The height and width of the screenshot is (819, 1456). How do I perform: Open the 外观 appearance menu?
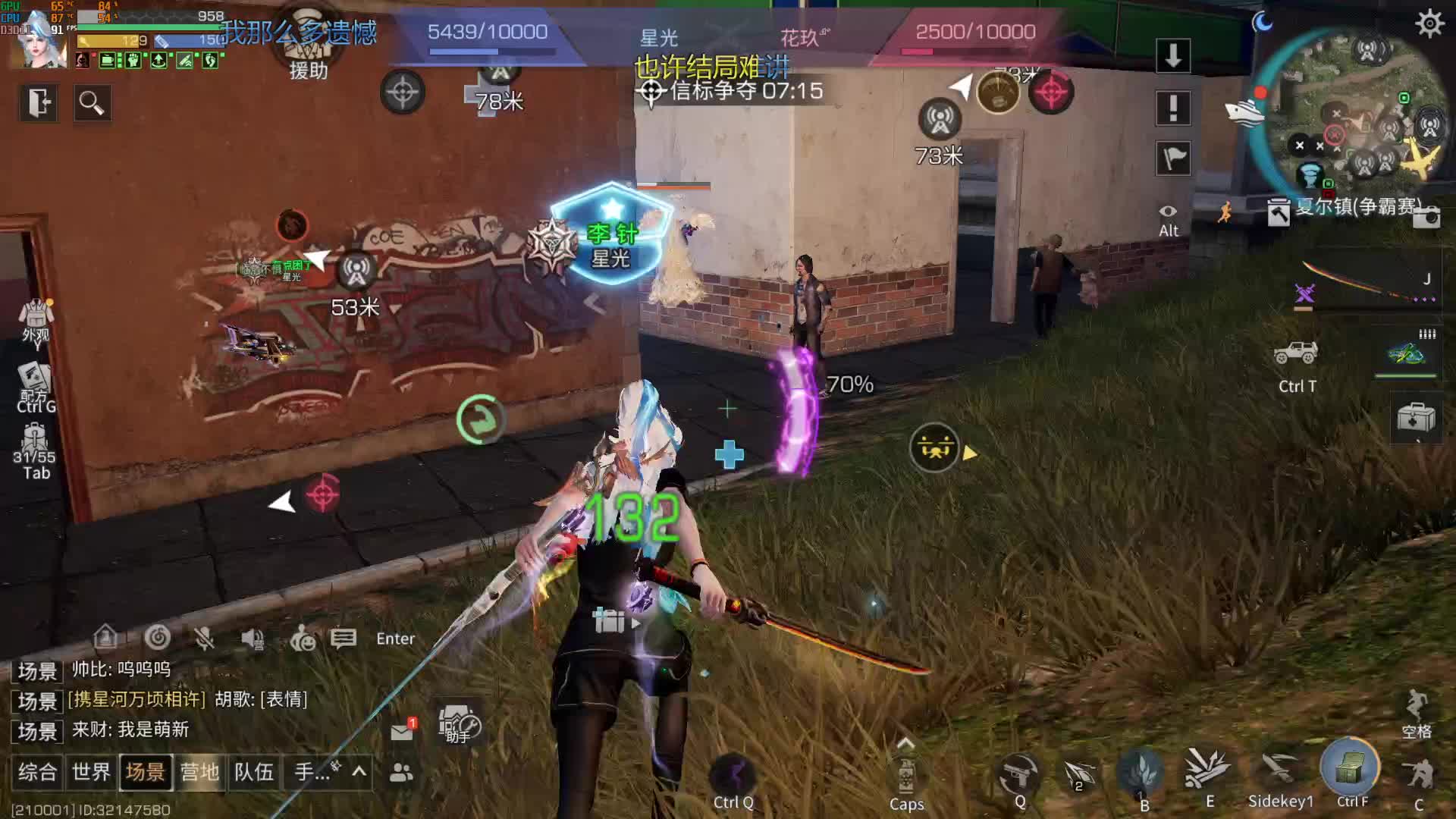tap(36, 320)
